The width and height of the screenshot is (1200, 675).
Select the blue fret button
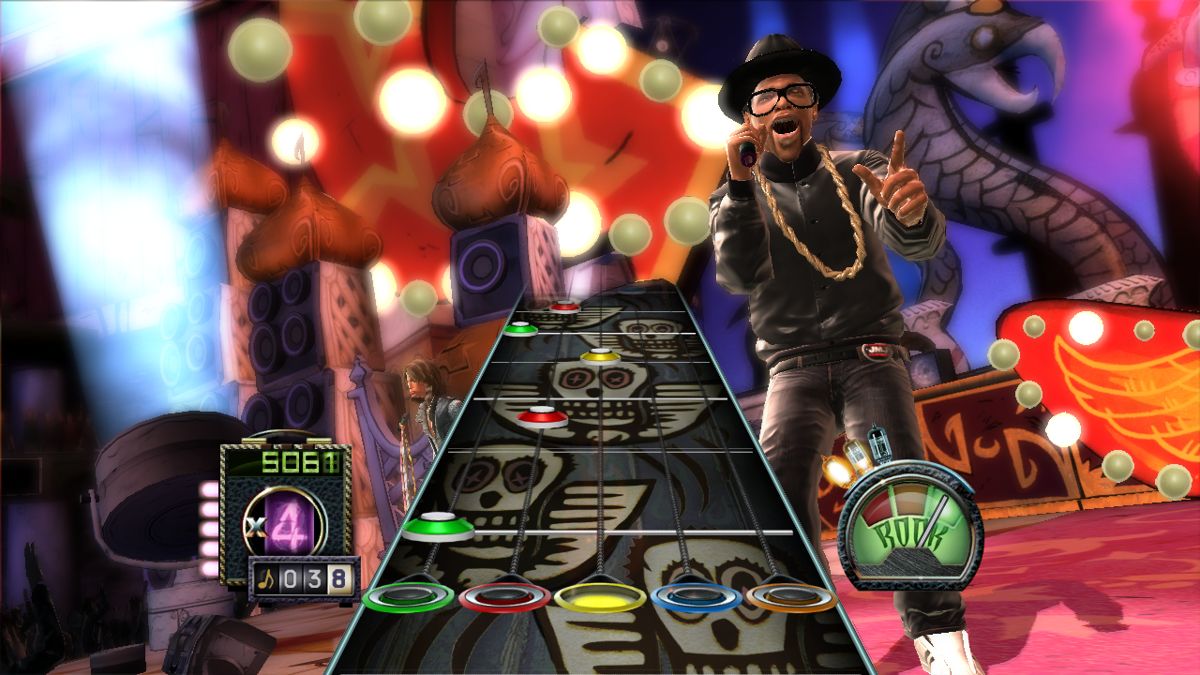click(695, 597)
